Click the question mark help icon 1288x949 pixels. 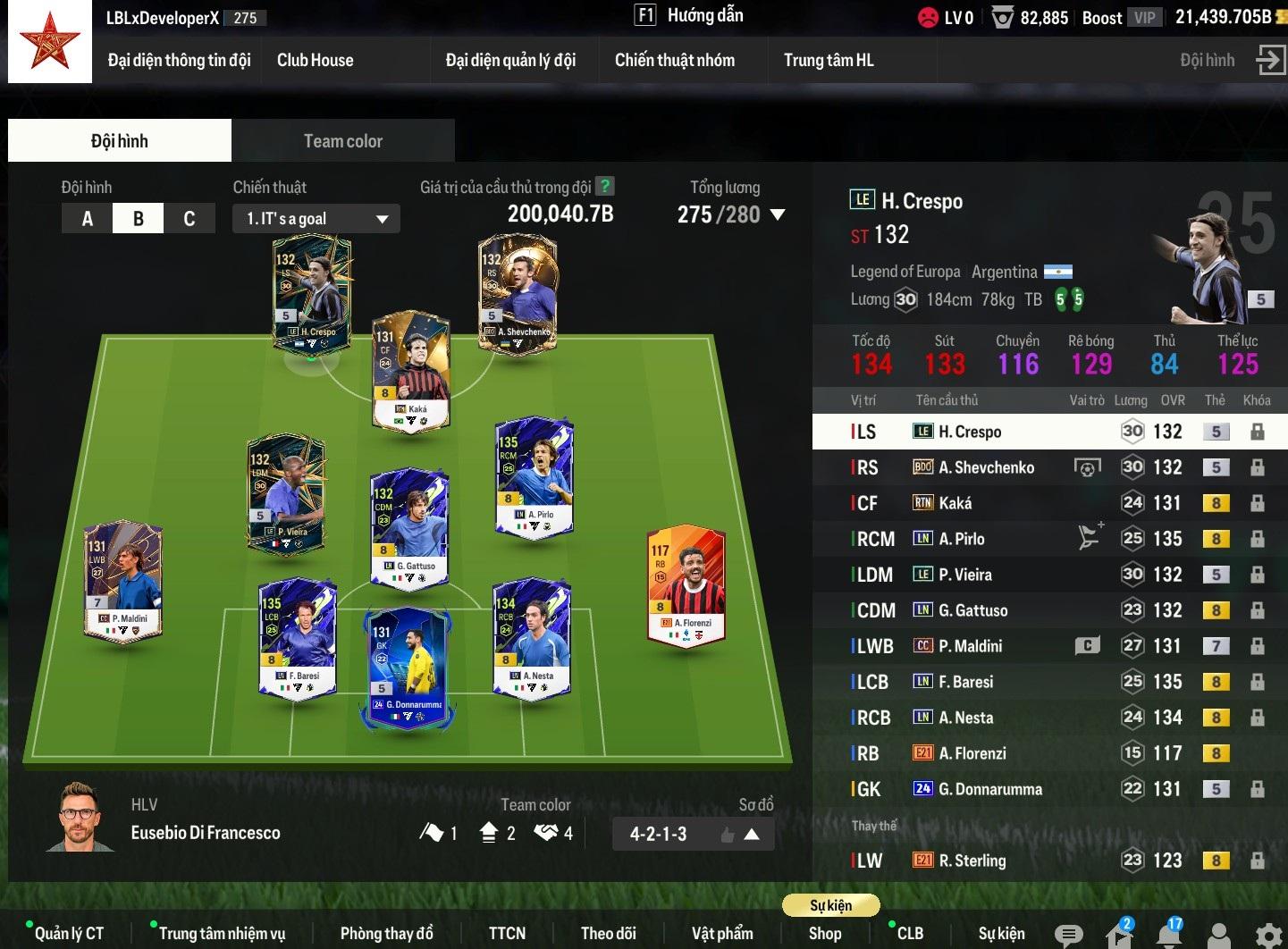pyautogui.click(x=605, y=187)
